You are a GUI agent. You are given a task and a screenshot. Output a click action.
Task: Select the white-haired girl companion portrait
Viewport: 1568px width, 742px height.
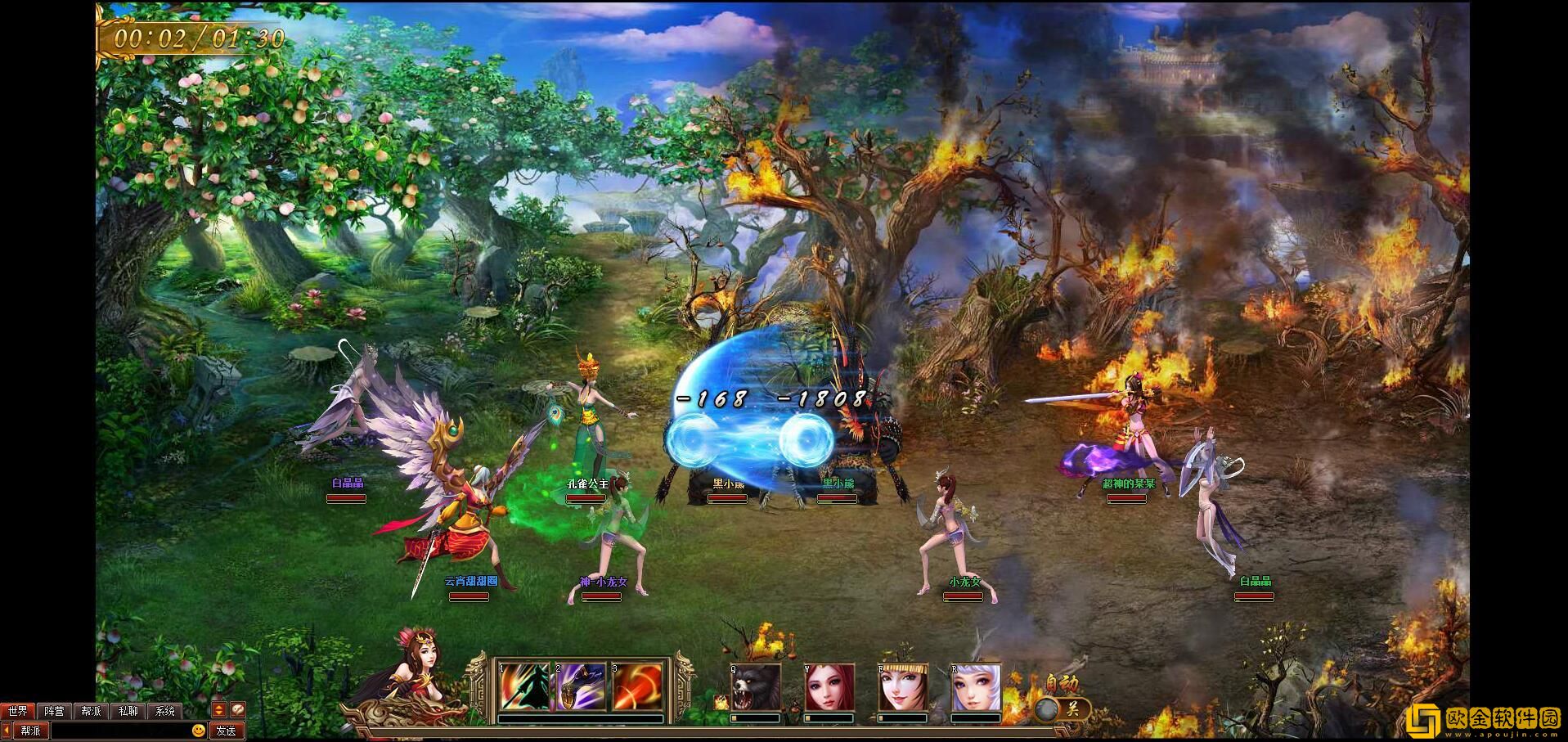976,688
